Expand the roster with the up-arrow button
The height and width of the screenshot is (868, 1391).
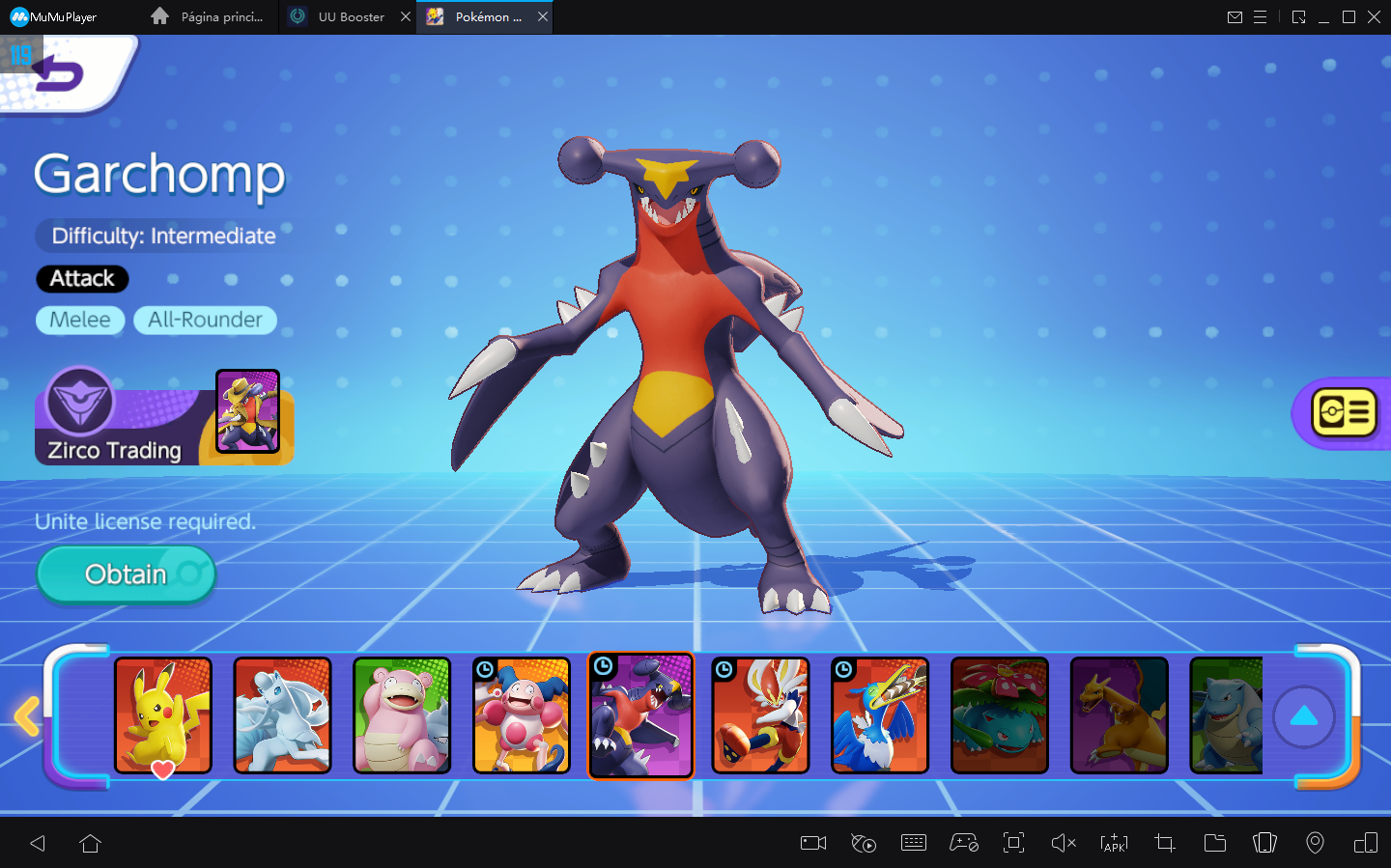[1304, 716]
